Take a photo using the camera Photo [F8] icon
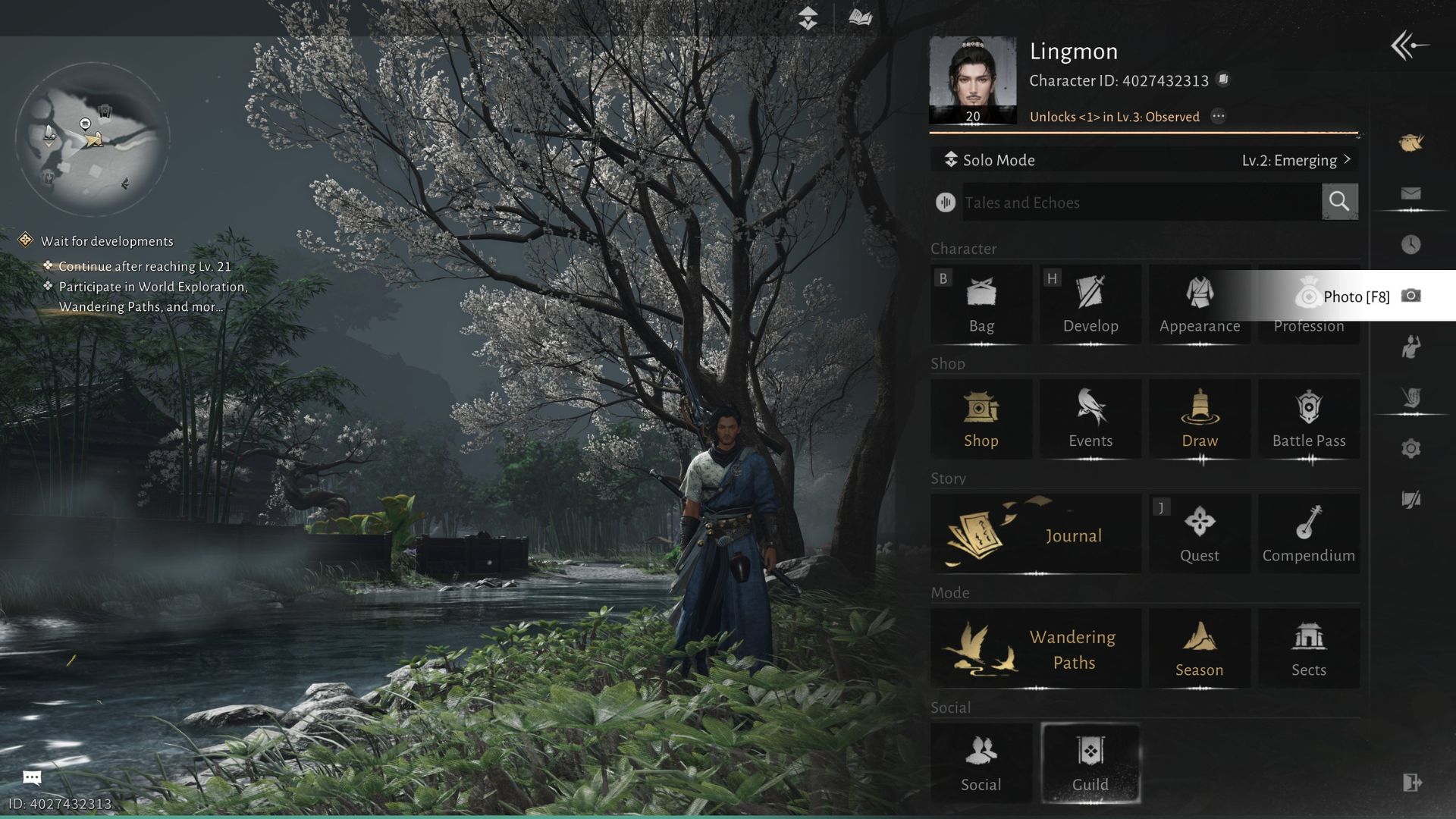Viewport: 1456px width, 819px height. [x=1411, y=297]
